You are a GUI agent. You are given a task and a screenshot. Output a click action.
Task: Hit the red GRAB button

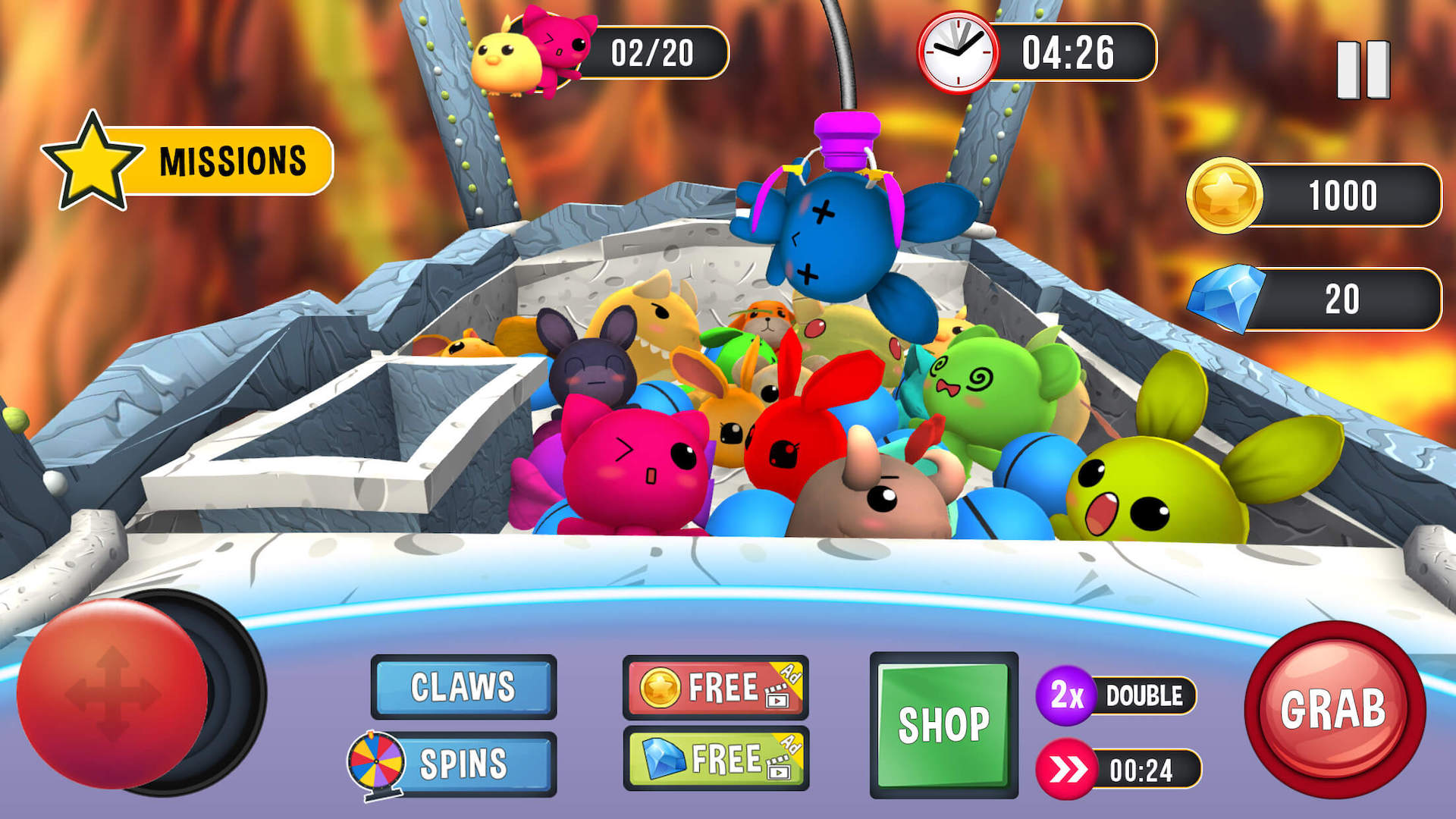pos(1334,710)
